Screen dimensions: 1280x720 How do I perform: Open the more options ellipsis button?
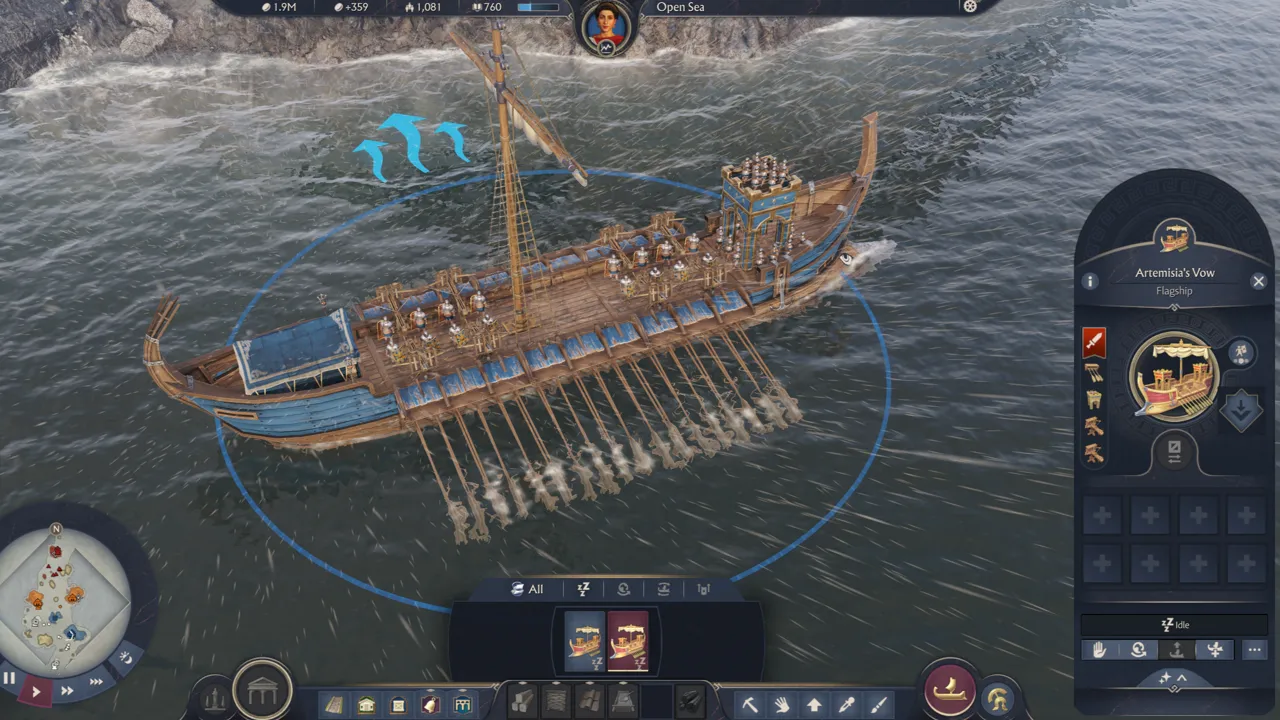[x=1254, y=650]
